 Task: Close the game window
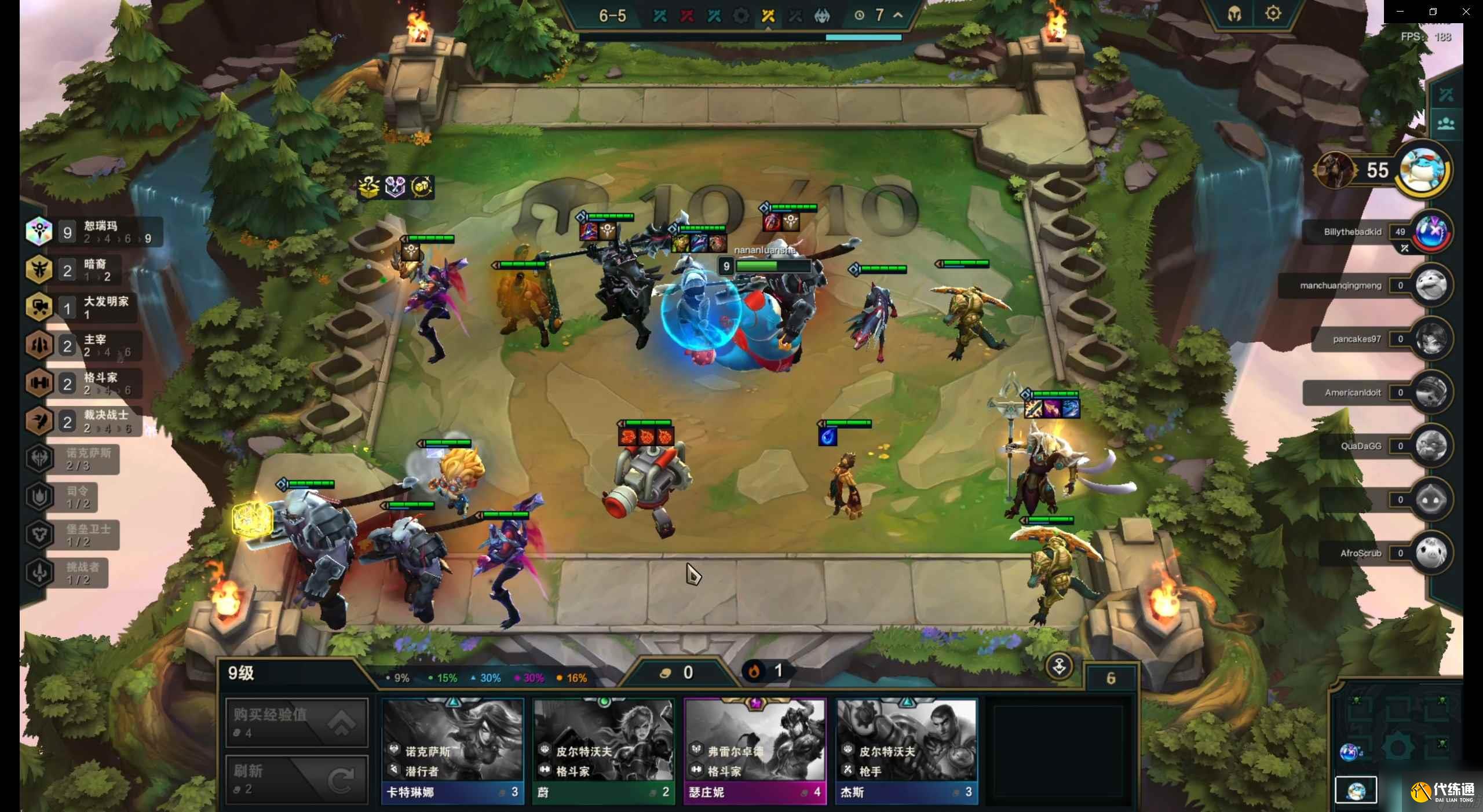tap(1466, 12)
